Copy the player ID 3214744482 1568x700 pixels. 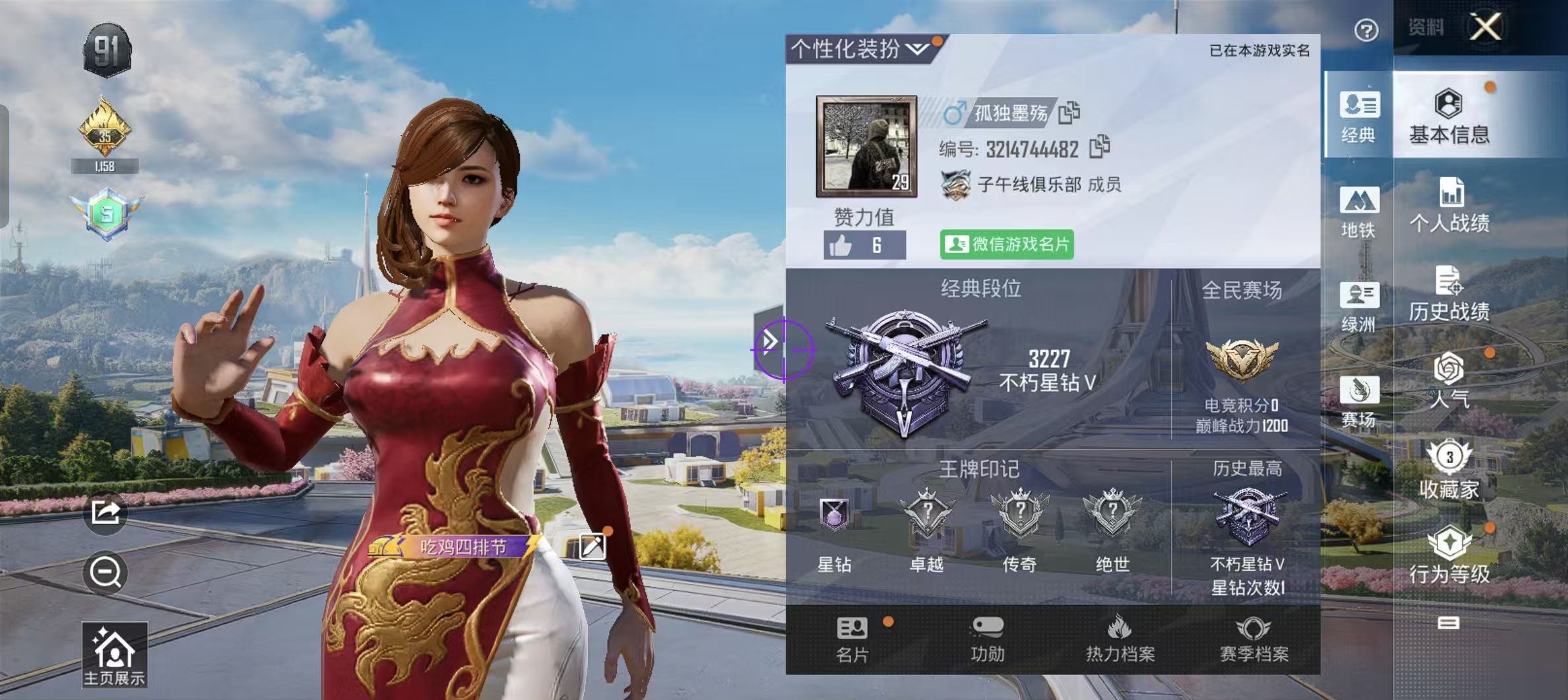click(x=1101, y=150)
